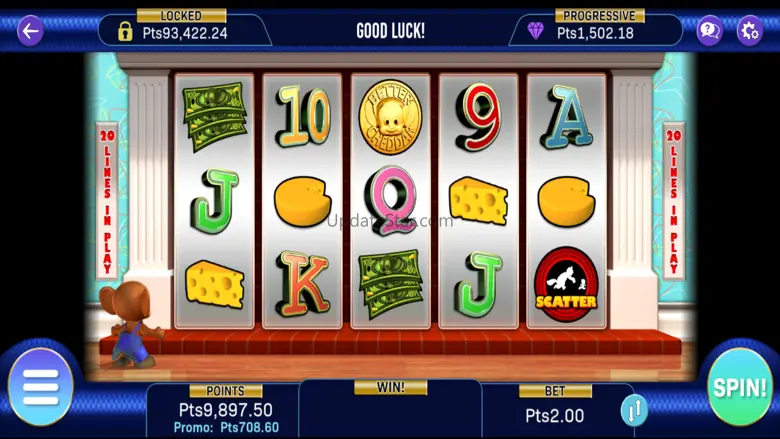
Task: Open the settings gear icon
Action: pyautogui.click(x=749, y=30)
